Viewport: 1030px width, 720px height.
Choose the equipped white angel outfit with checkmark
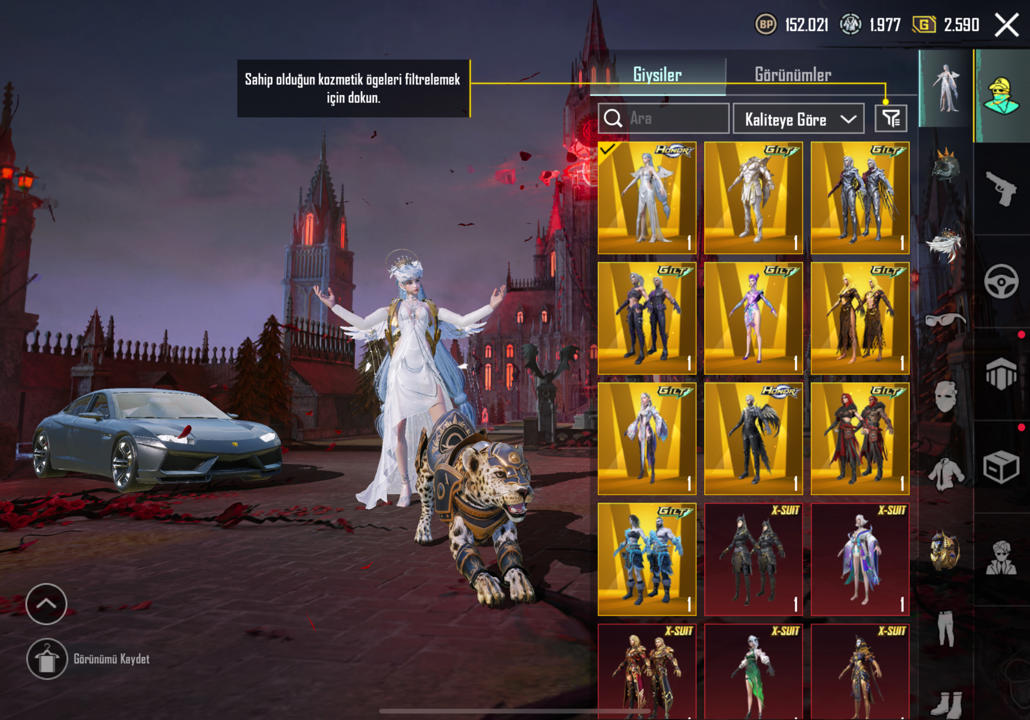(647, 198)
